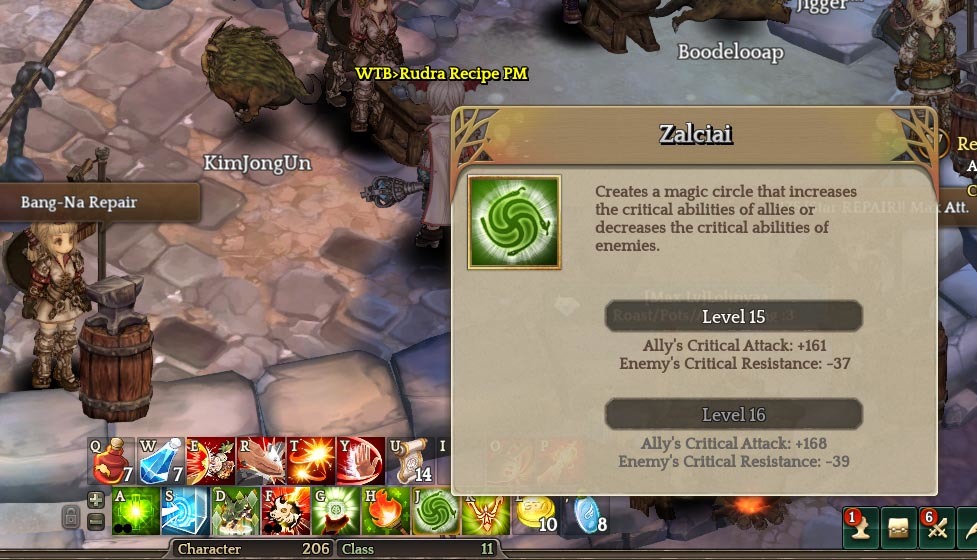This screenshot has height=560, width=977.
Task: Cast the Zalciai swirl skill on J
Action: coord(435,510)
